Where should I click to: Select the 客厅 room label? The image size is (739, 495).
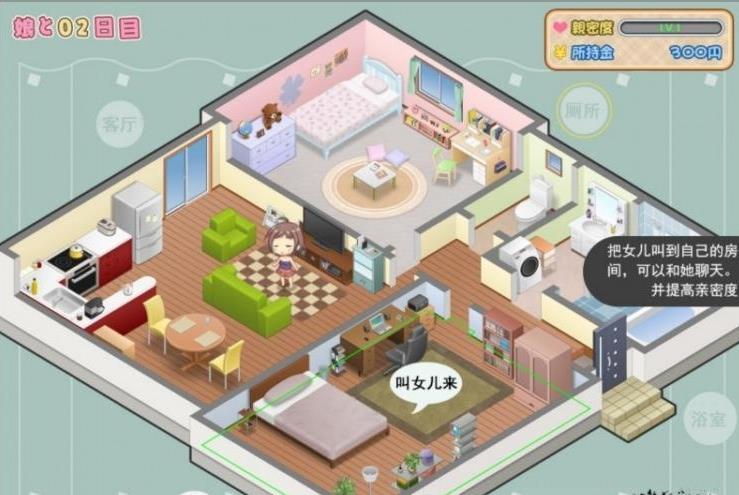(x=120, y=125)
